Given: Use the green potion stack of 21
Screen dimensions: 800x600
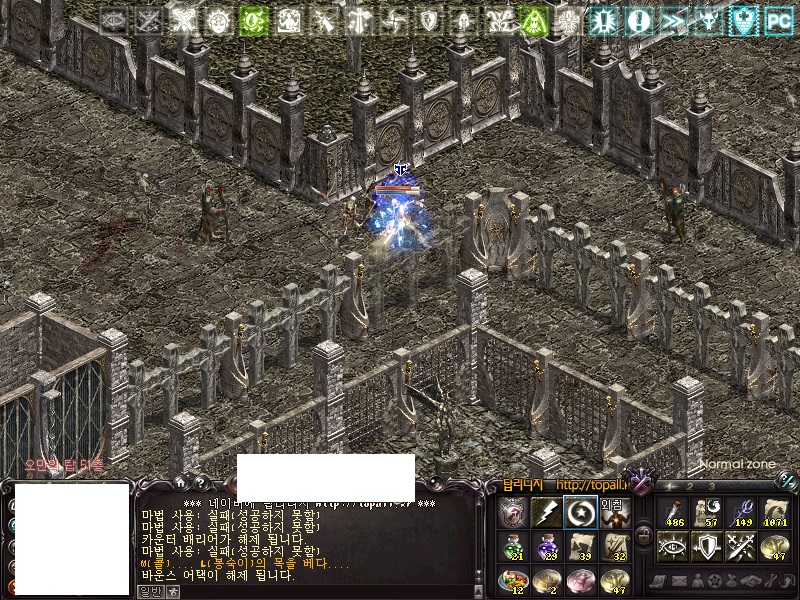Looking at the screenshot, I should (x=513, y=546).
